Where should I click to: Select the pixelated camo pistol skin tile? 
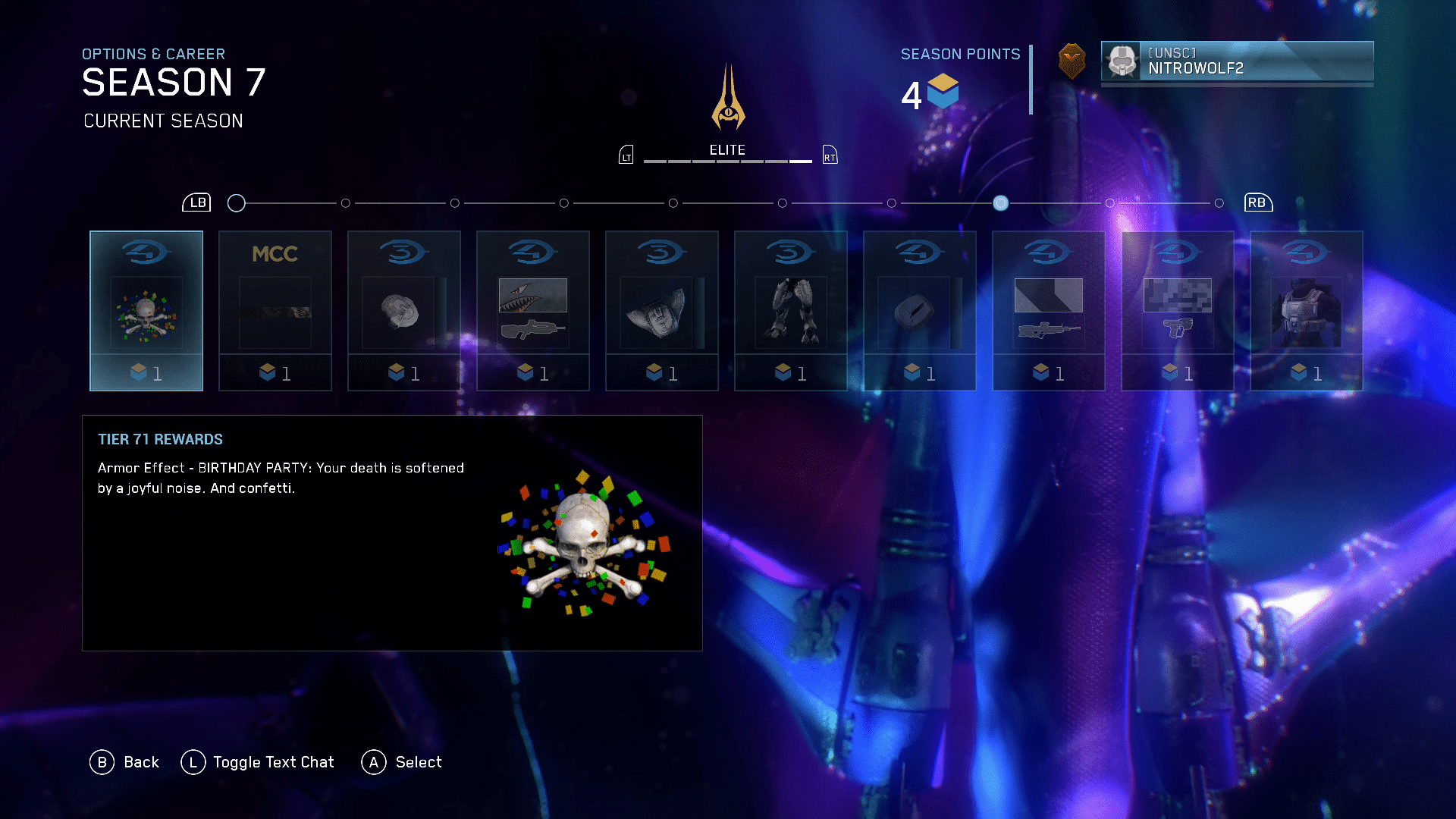click(x=1178, y=311)
